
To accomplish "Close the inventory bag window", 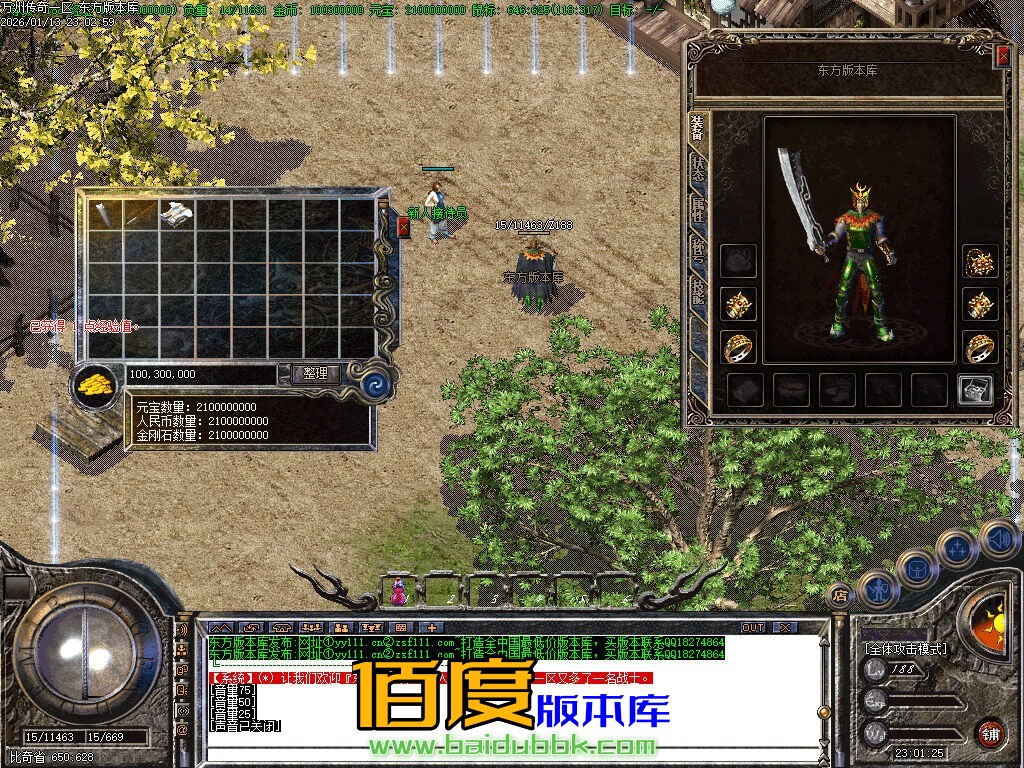I will click(x=403, y=228).
